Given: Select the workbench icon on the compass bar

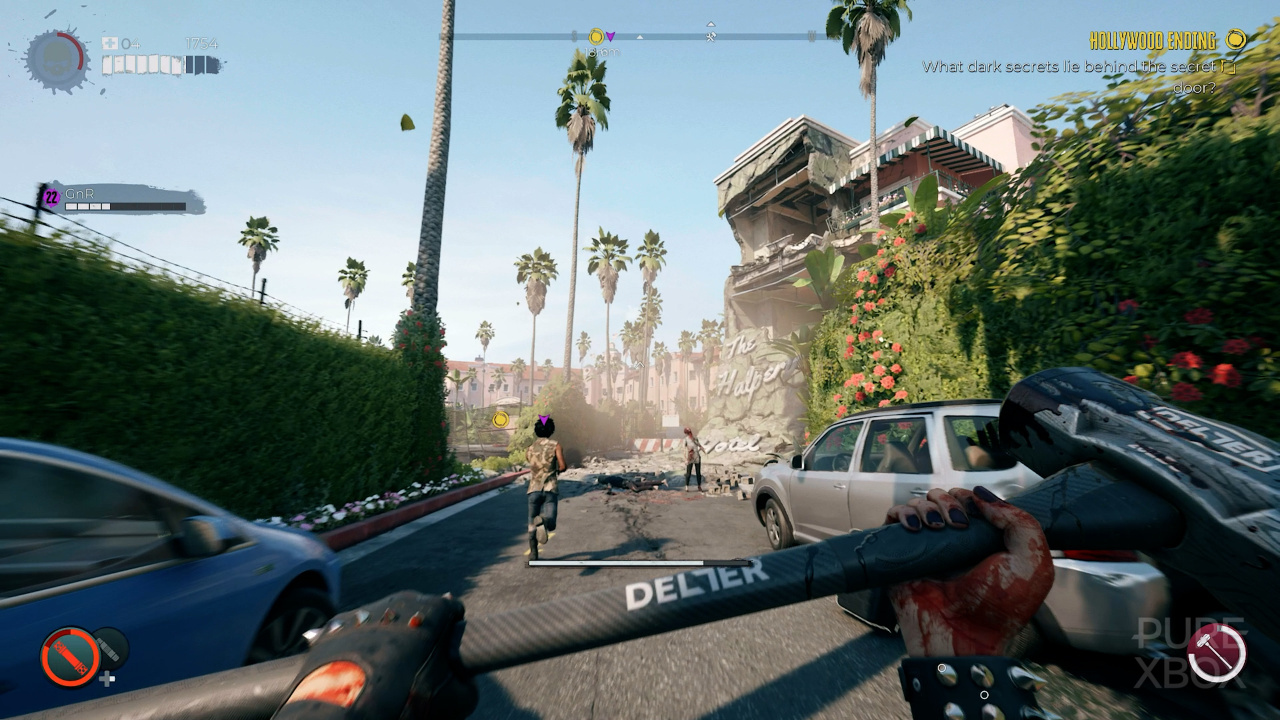Looking at the screenshot, I should [x=710, y=37].
